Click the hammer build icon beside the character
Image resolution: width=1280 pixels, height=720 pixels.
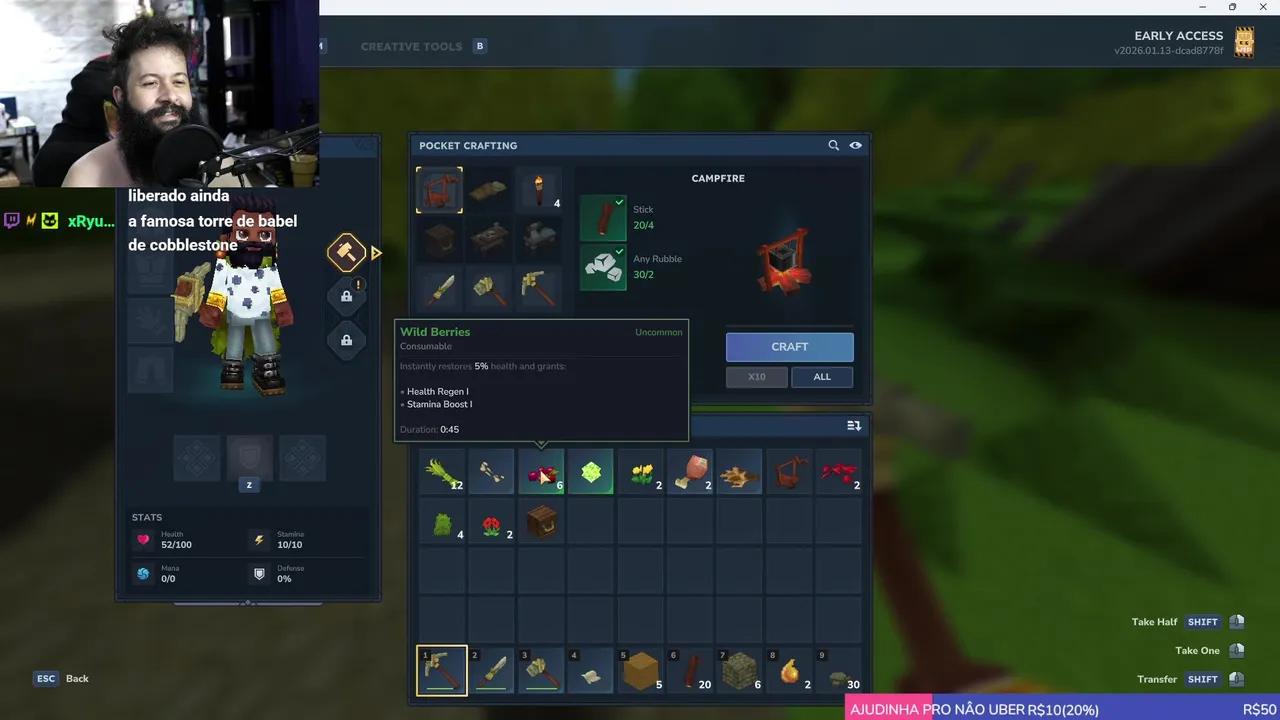click(x=346, y=251)
